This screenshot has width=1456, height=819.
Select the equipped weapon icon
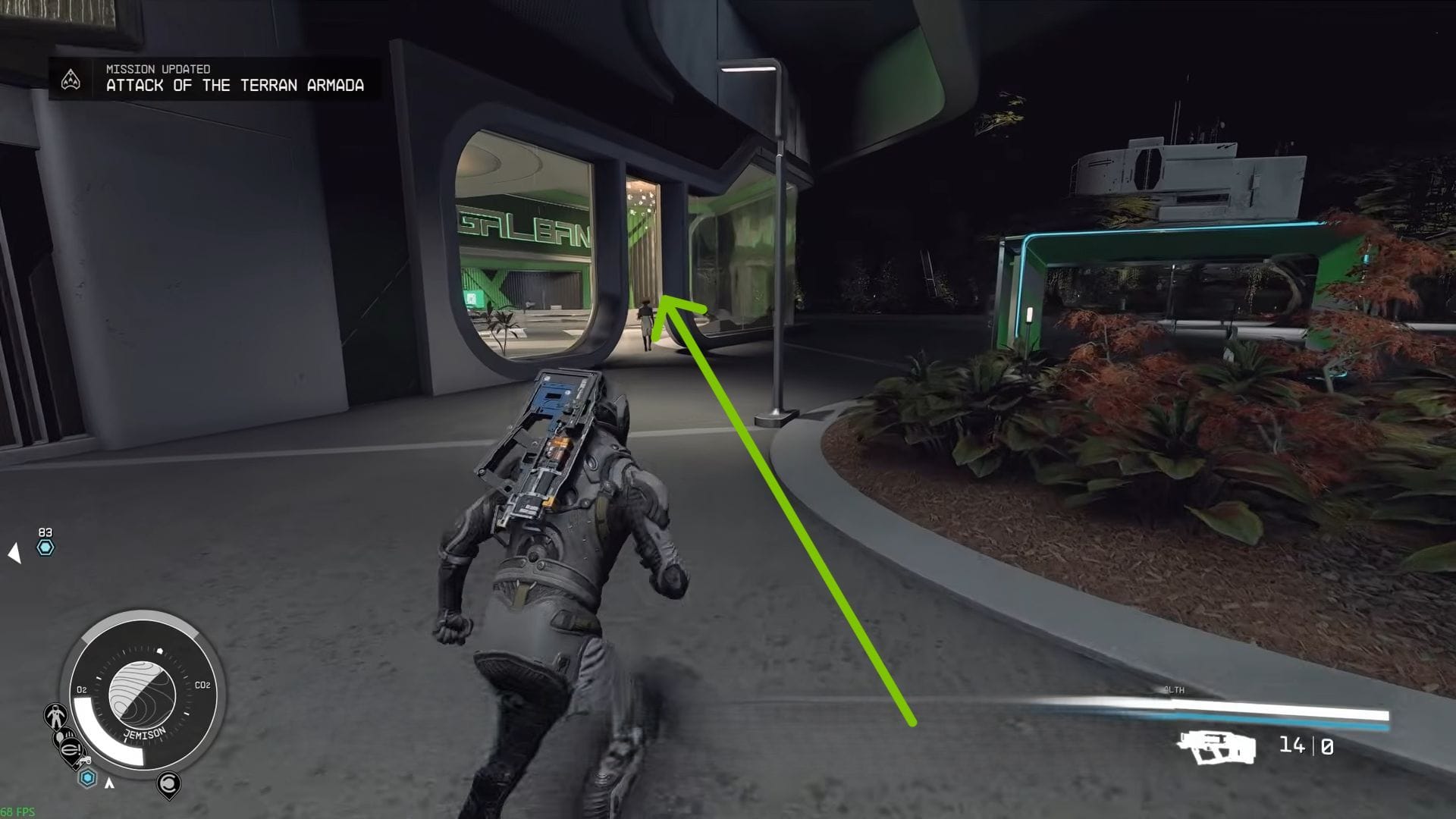coord(1213,748)
